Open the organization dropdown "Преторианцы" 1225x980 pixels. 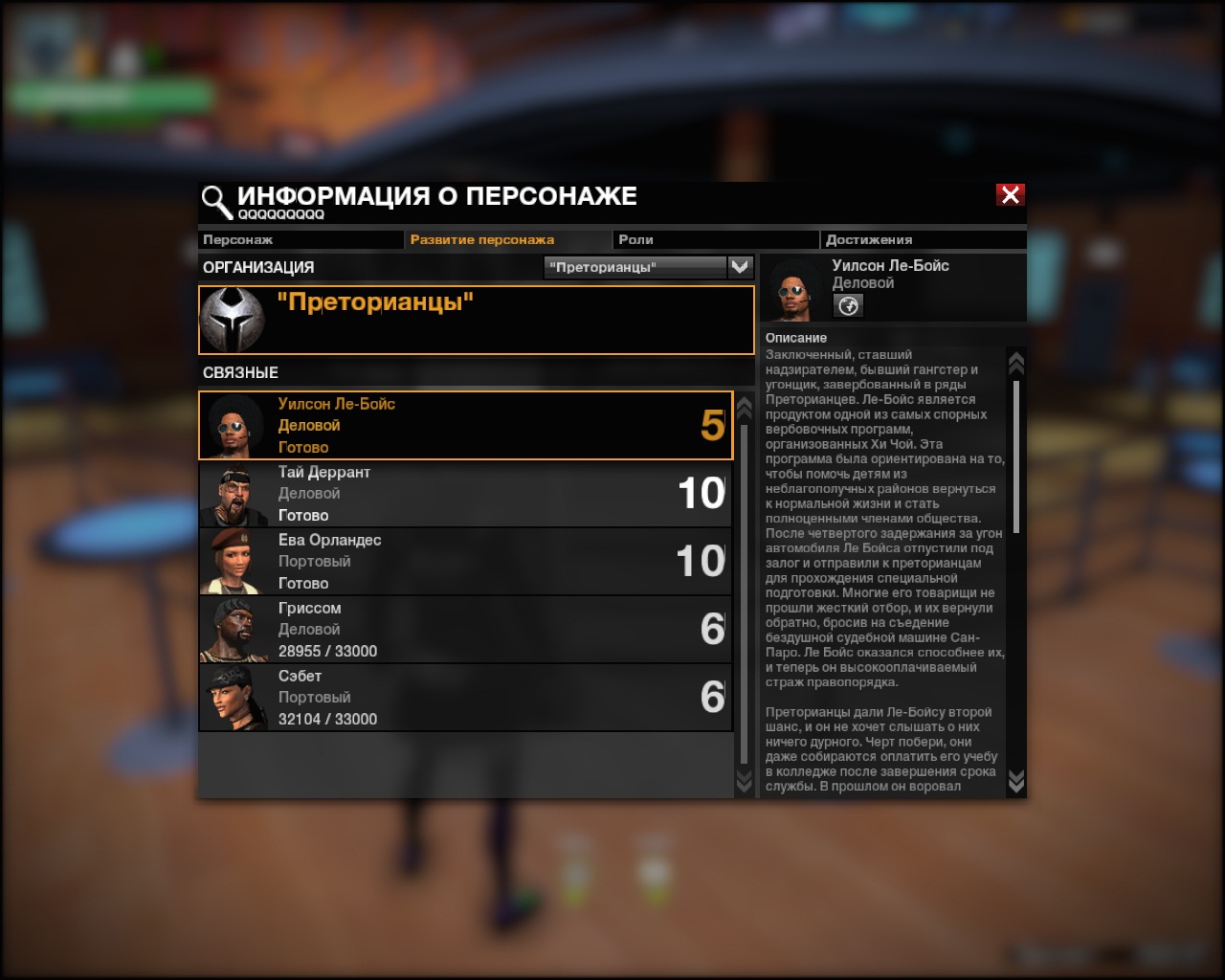click(648, 267)
